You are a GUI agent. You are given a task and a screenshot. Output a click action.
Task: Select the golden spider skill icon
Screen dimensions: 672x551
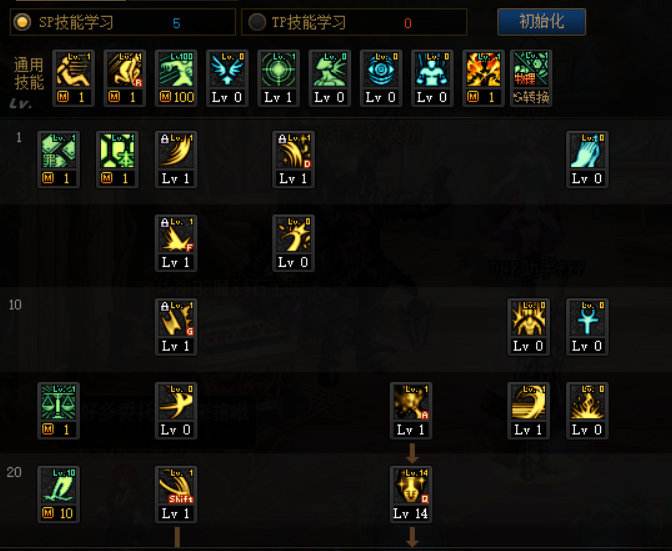click(x=528, y=319)
